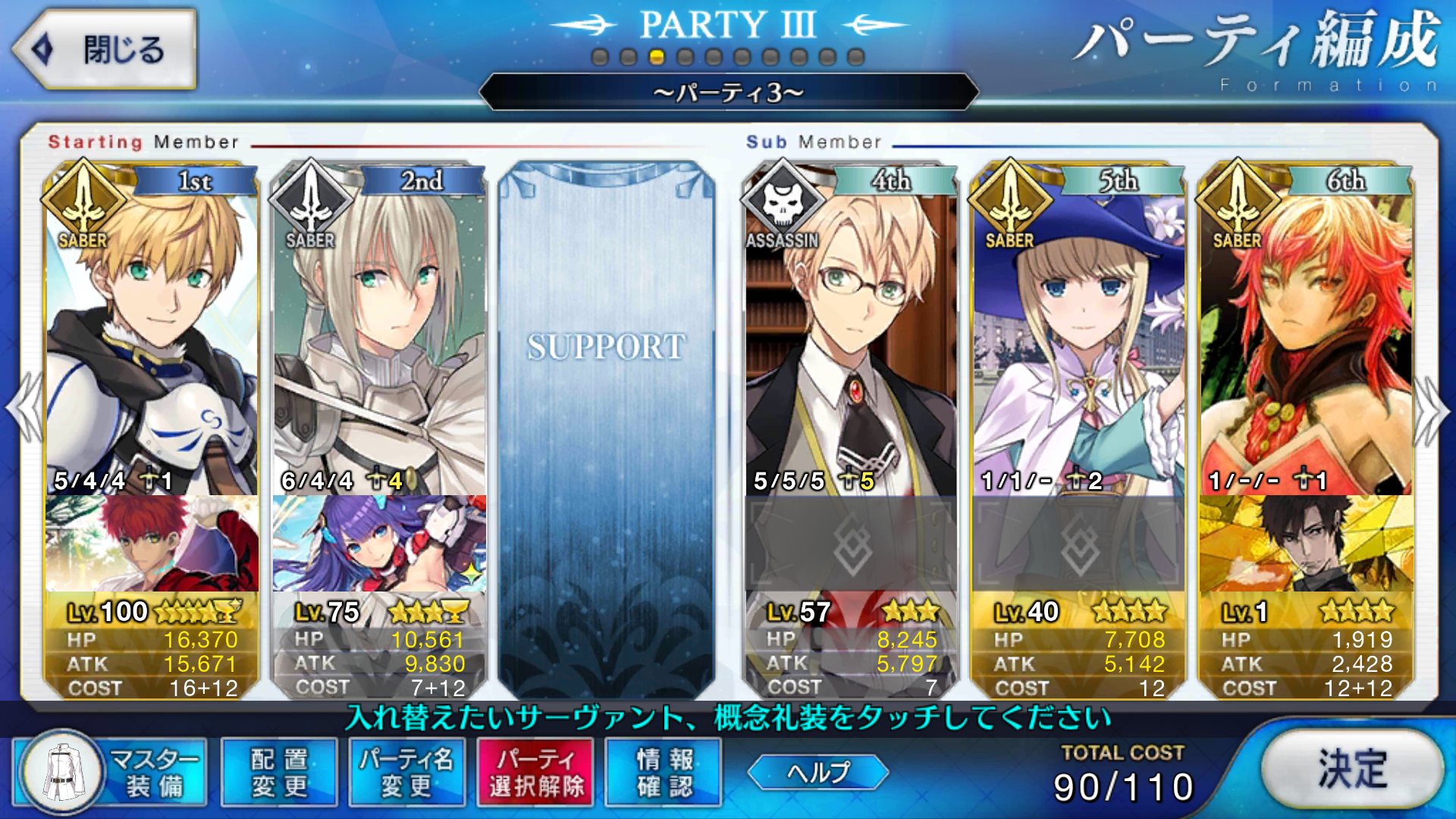Image resolution: width=1456 pixels, height=819 pixels.
Task: Rename the party via パーティ名変更
Action: point(407,772)
